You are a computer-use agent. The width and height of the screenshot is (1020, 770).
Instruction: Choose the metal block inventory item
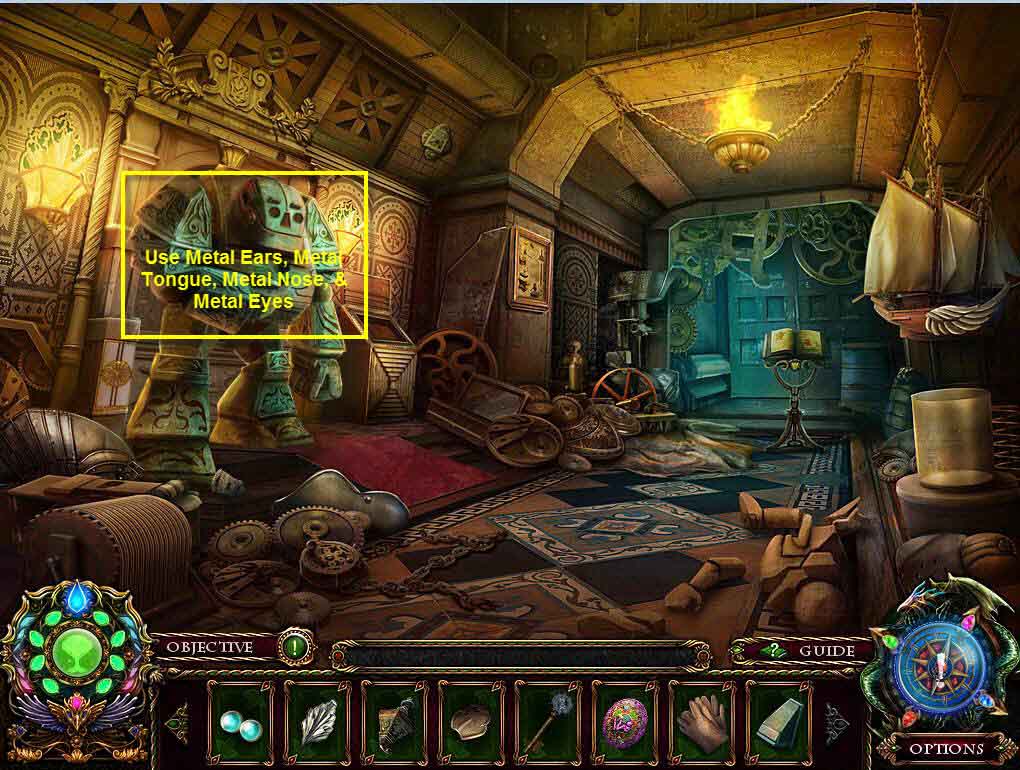pyautogui.click(x=779, y=718)
